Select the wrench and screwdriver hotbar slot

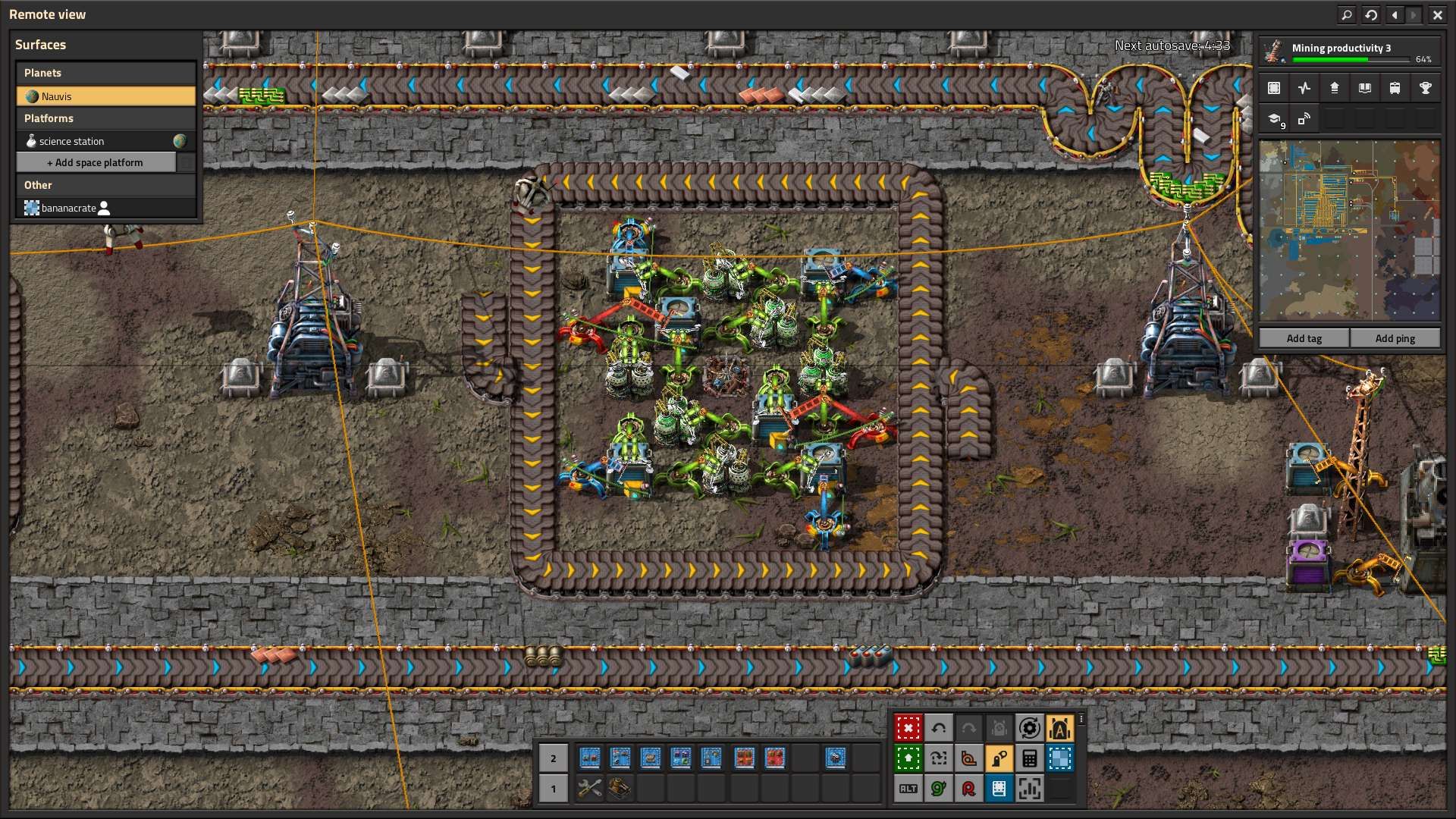coord(589,789)
